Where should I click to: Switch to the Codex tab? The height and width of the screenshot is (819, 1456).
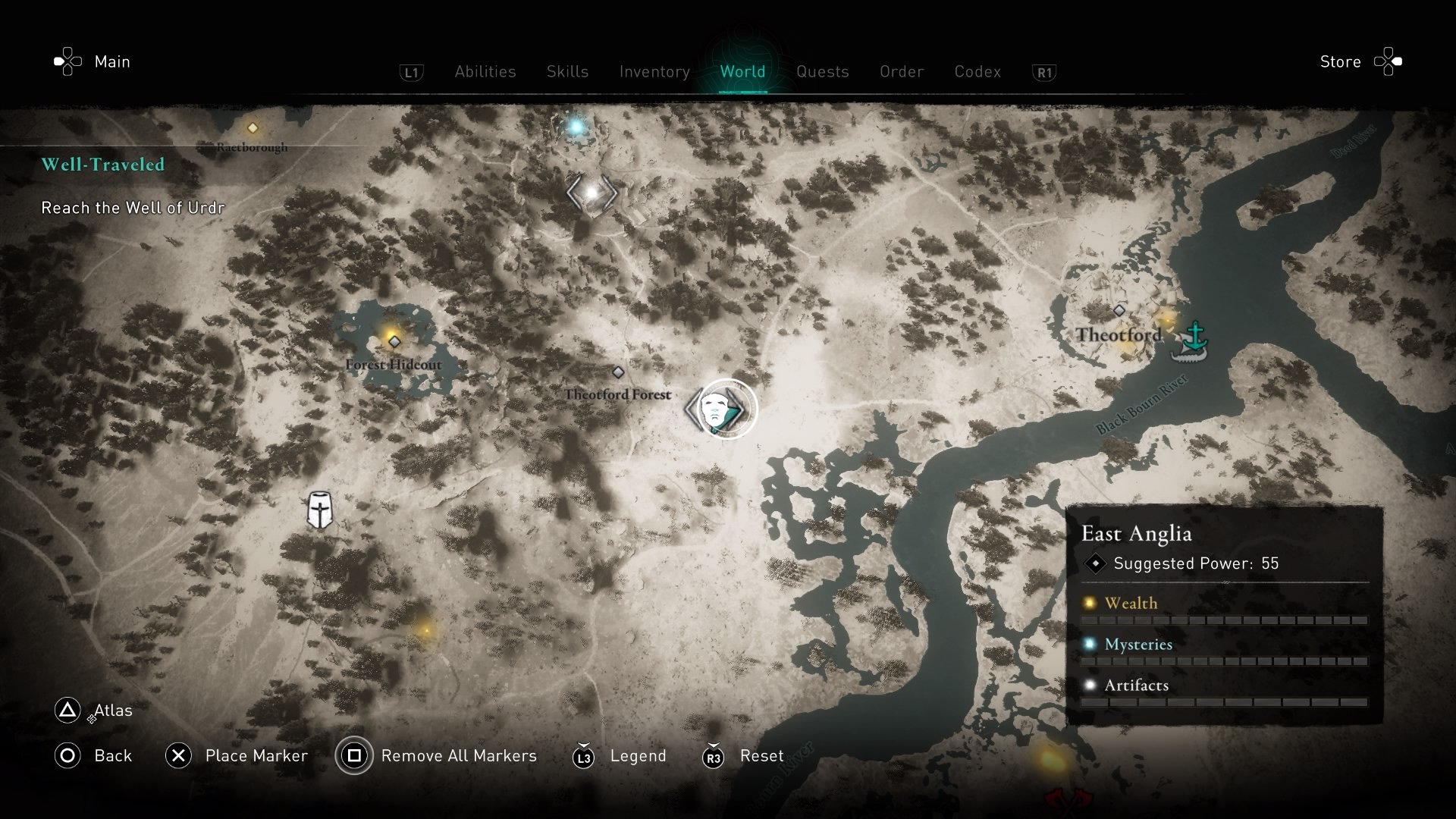(x=977, y=71)
